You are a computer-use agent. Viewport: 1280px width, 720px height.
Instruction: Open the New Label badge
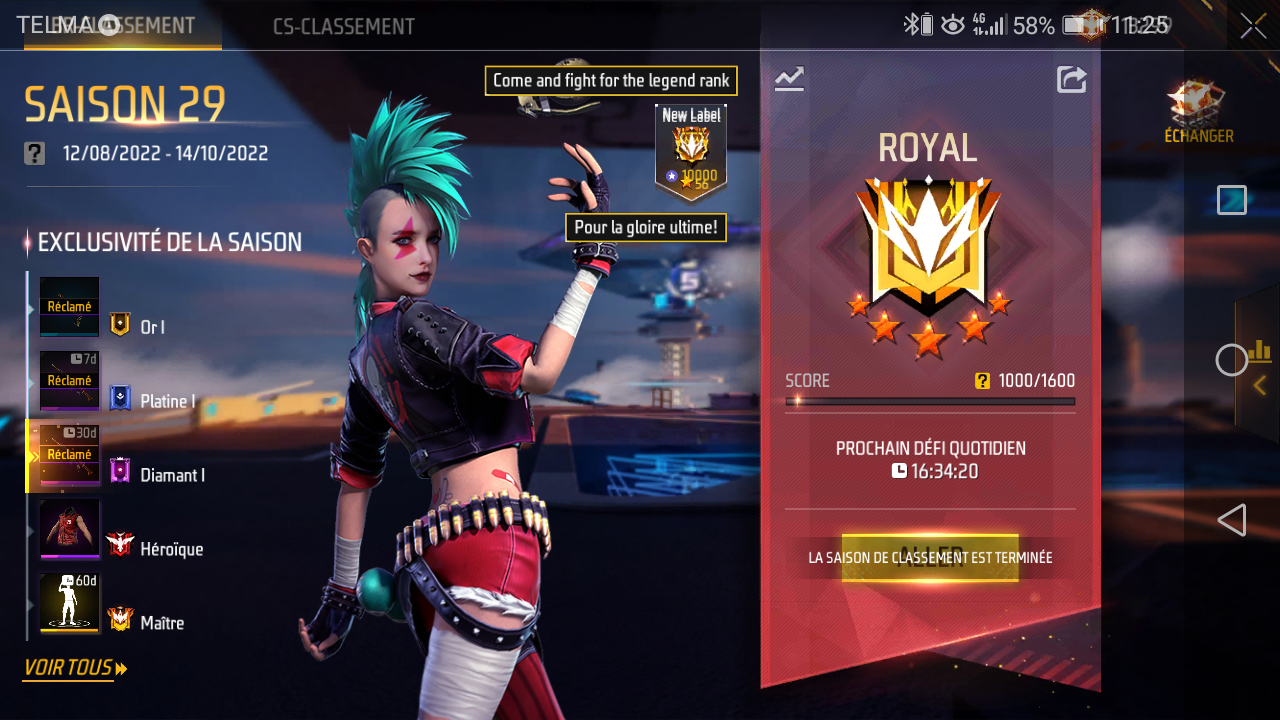point(690,150)
